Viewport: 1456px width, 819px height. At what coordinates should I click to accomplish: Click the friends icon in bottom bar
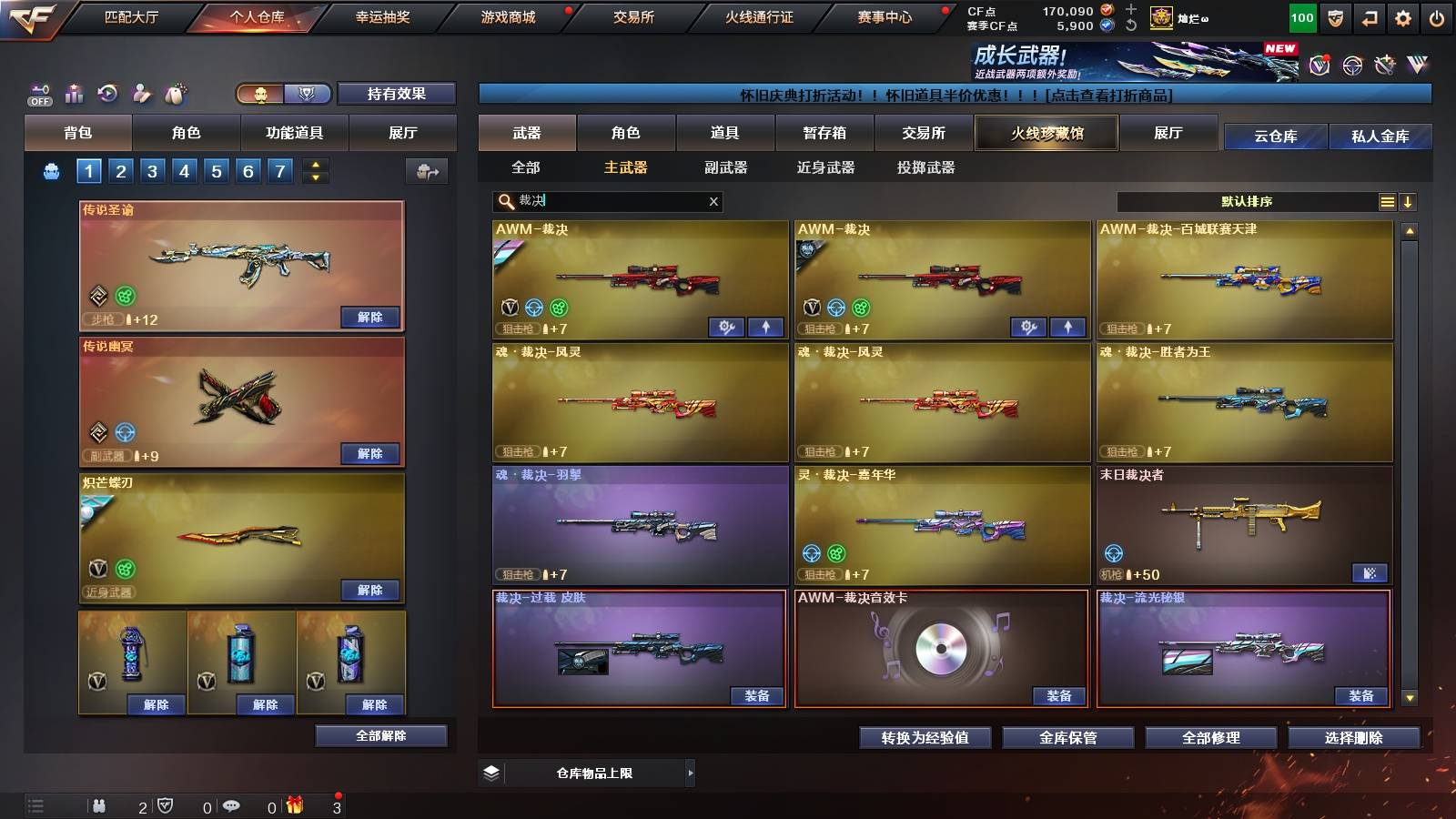click(100, 804)
